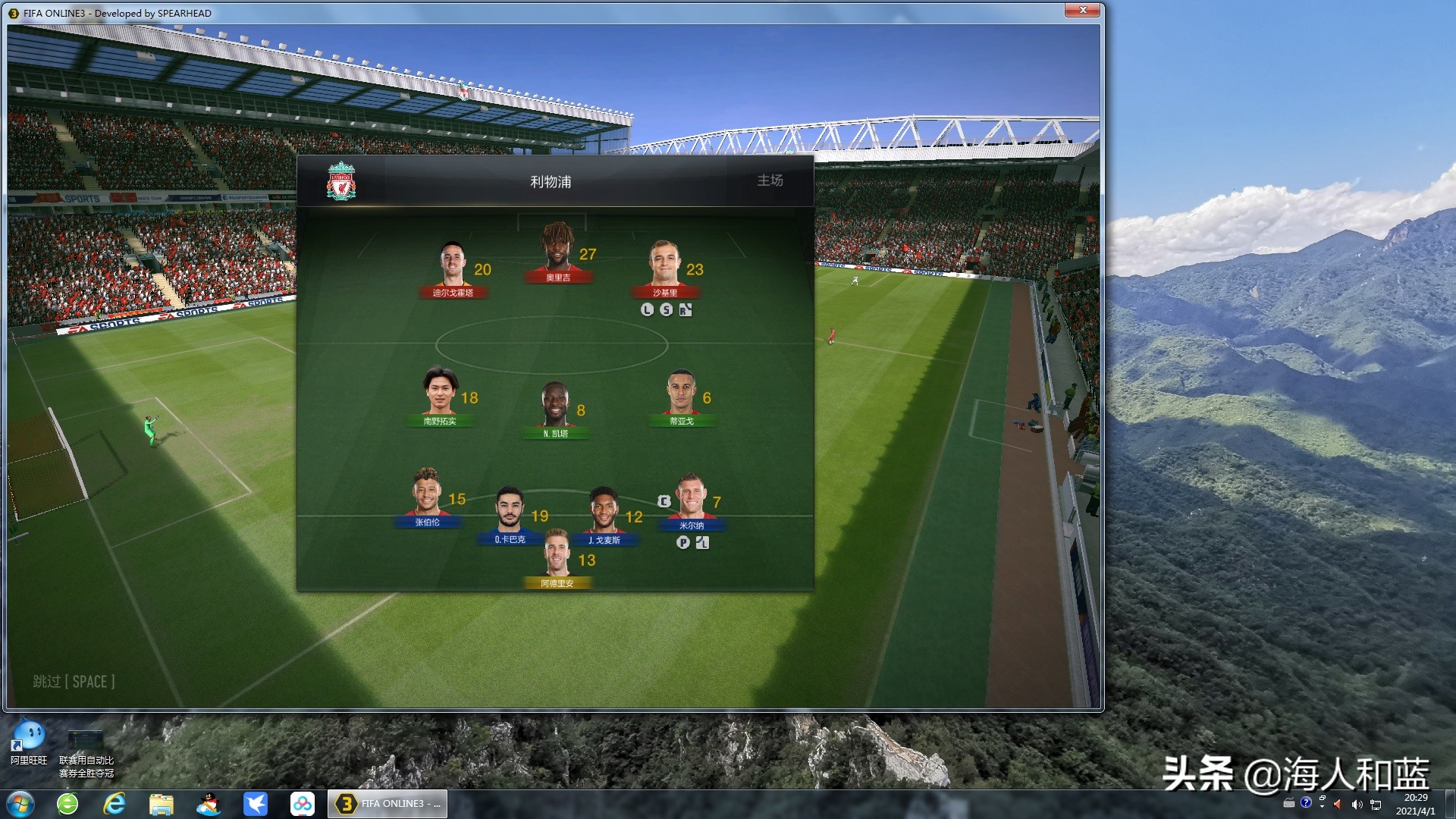The image size is (1456, 819).
Task: Click the network status tray icon
Action: coord(1375,804)
